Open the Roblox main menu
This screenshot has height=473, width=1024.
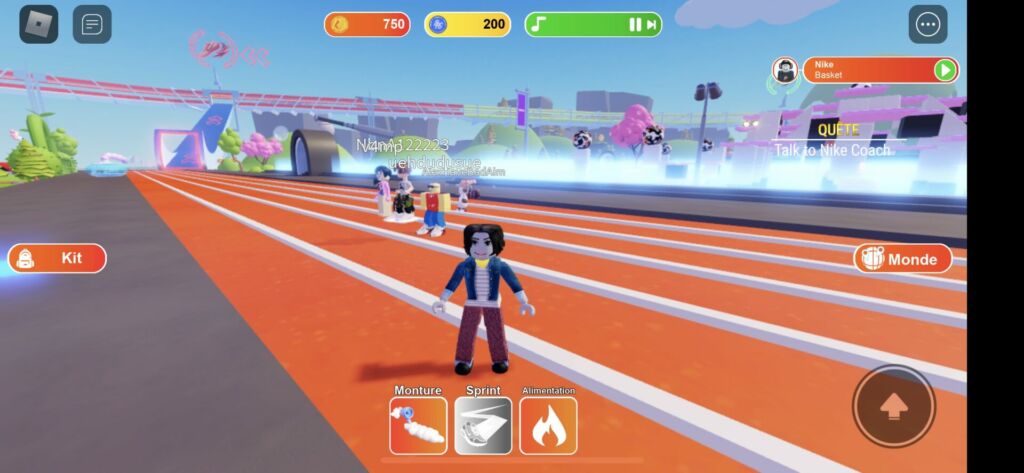[x=39, y=24]
